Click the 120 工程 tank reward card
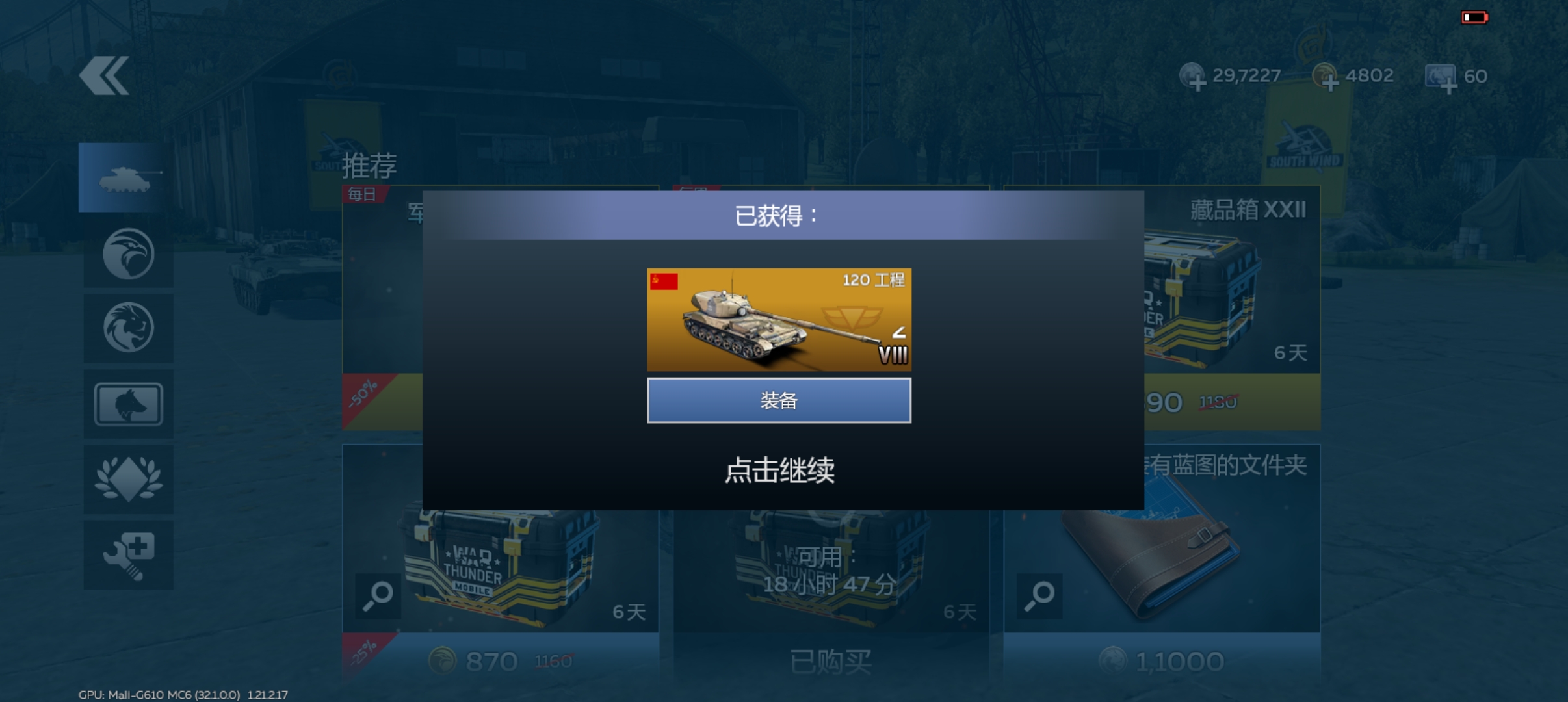 point(779,320)
